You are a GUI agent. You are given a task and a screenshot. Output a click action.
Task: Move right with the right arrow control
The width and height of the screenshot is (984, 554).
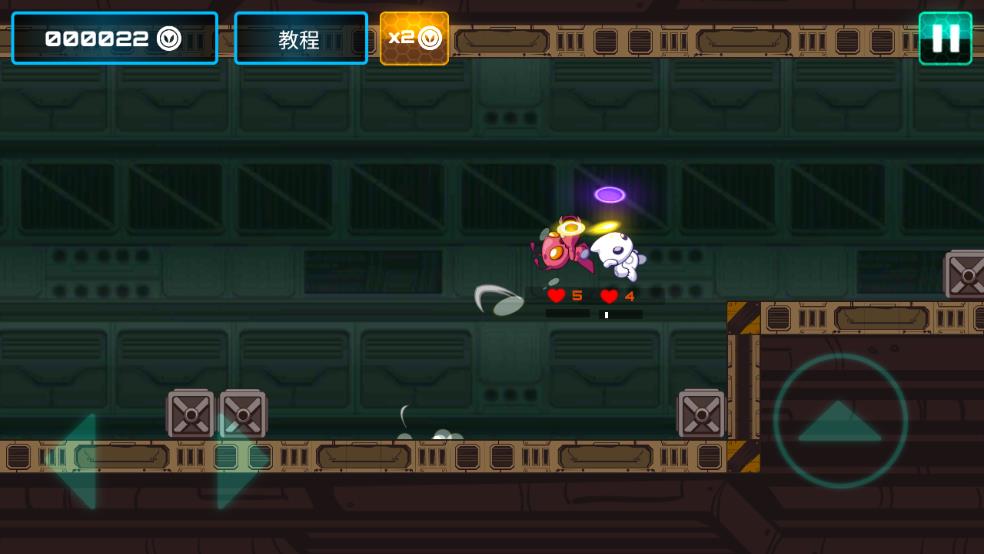[x=236, y=461]
